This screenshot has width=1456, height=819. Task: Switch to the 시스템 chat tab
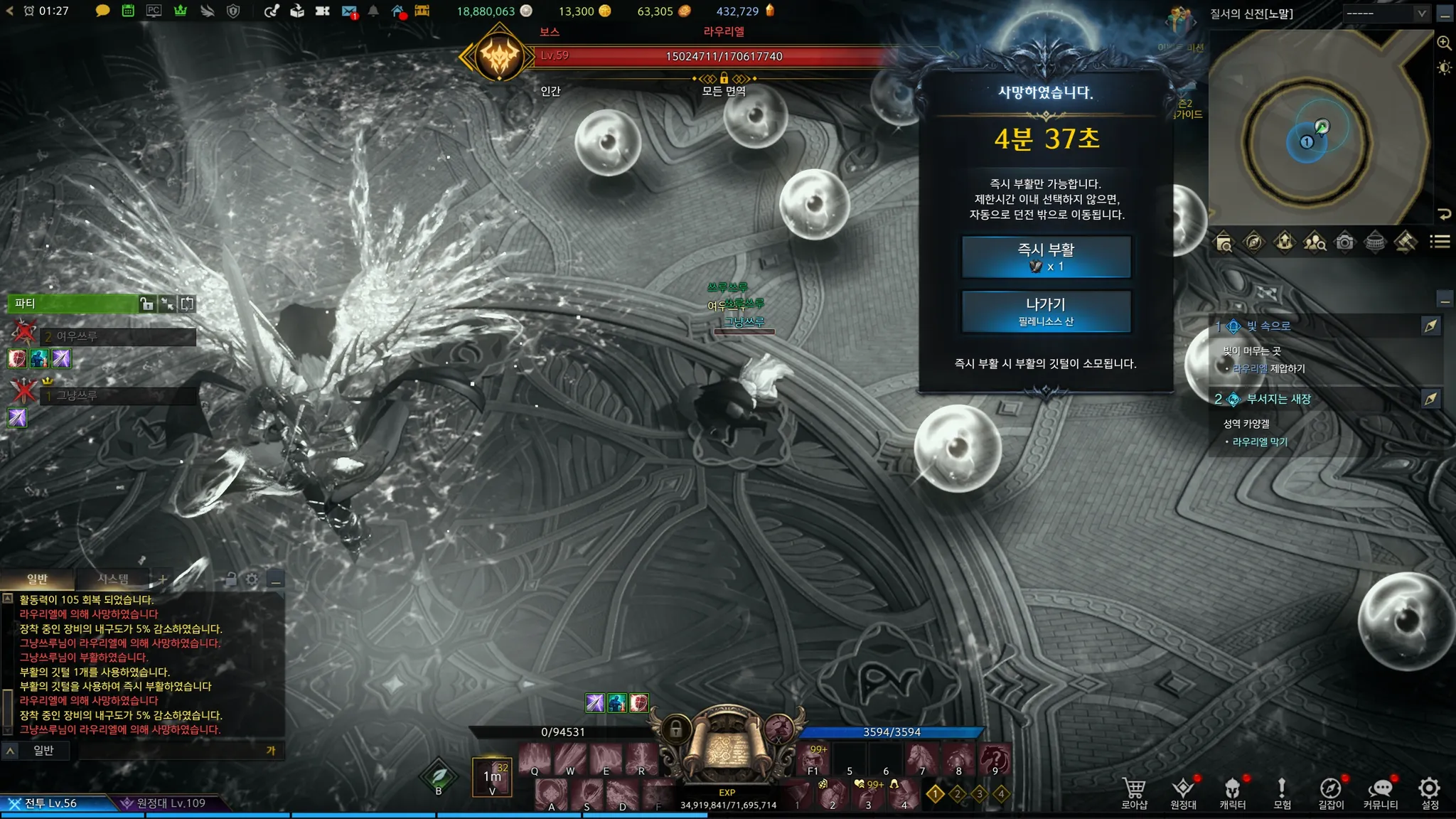[x=113, y=579]
